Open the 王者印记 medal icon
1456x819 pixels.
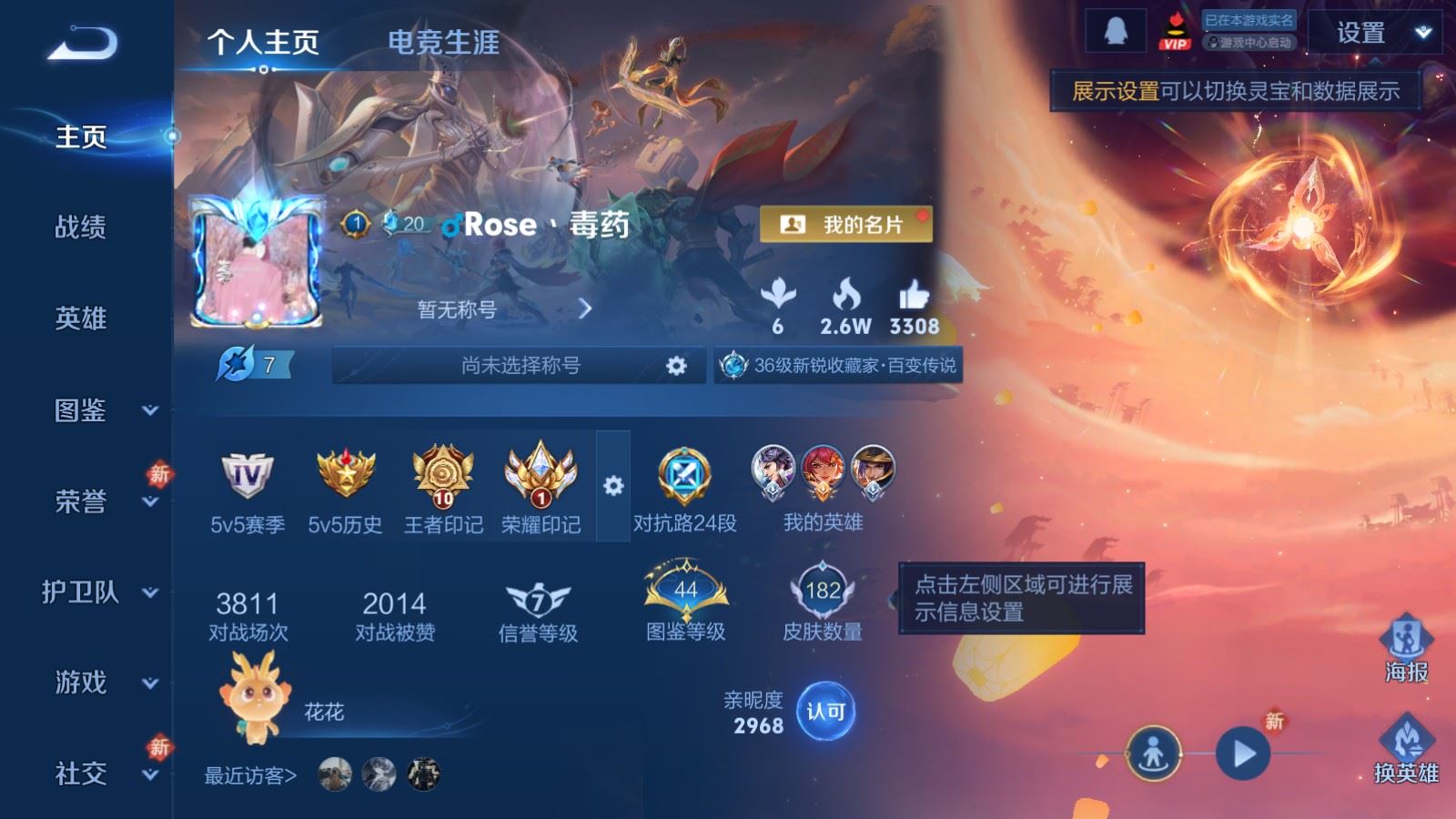tap(443, 476)
